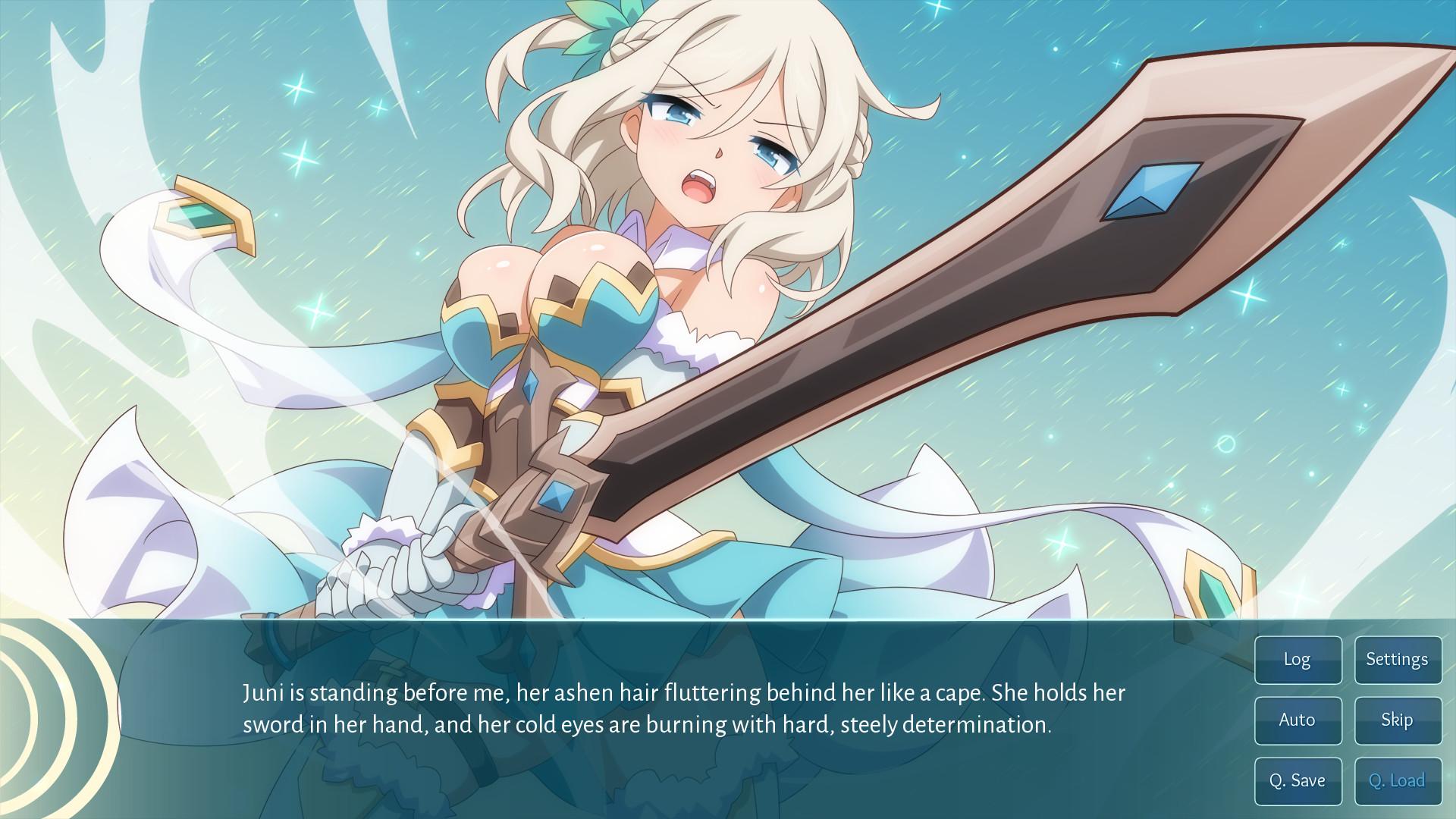
Task: Click the blue gem on the sword crossguard
Action: [x=556, y=497]
